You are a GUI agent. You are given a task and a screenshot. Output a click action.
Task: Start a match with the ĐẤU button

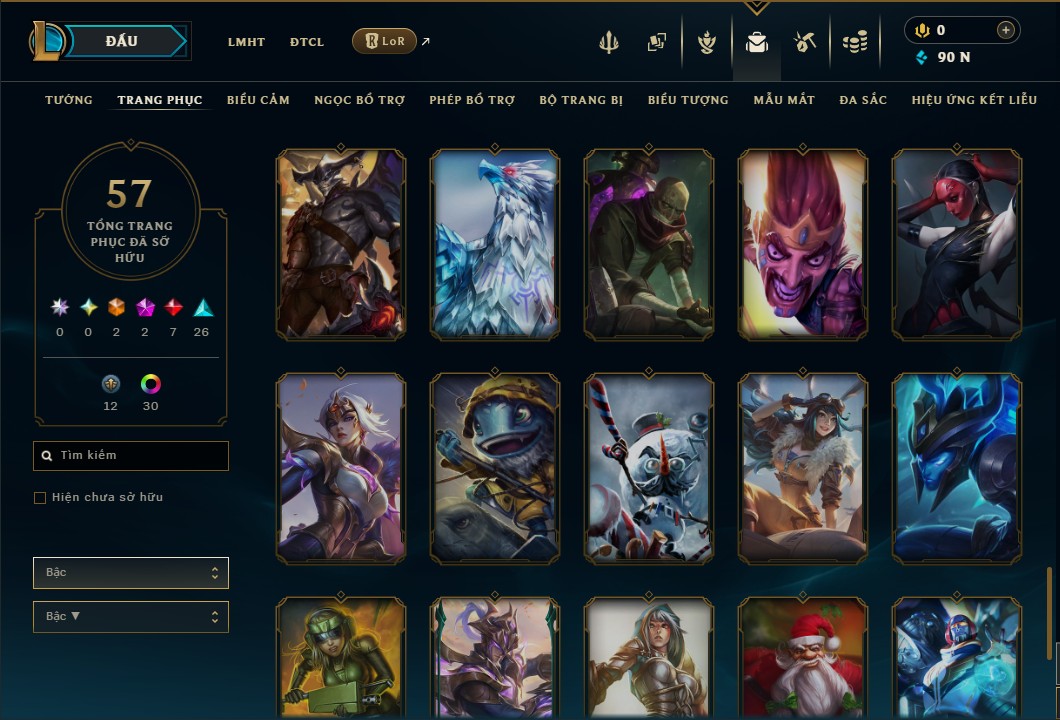click(122, 41)
